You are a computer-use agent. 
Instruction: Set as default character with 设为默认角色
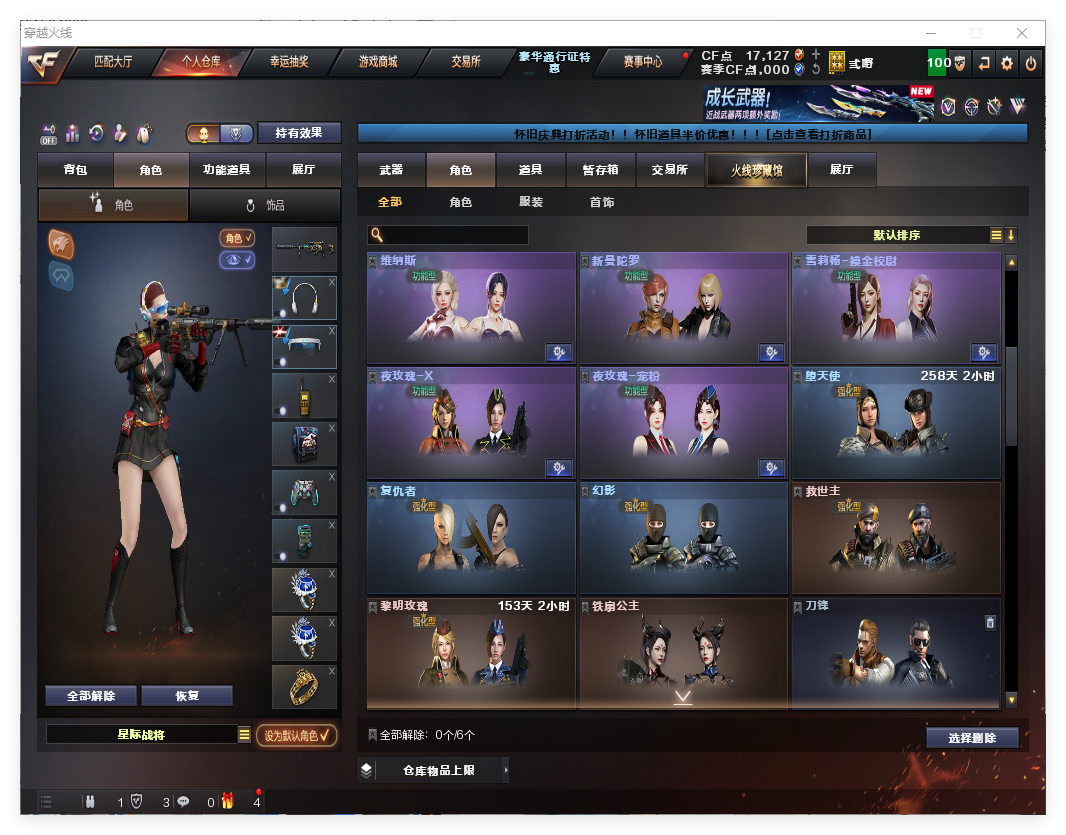tap(296, 736)
